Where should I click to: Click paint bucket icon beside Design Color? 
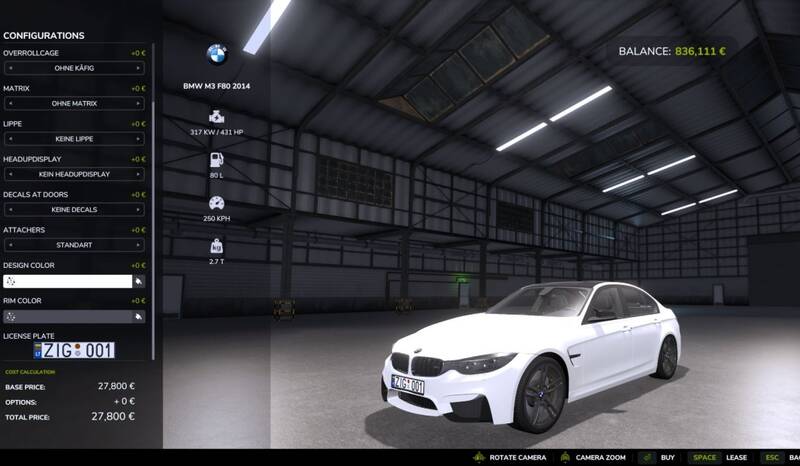[139, 281]
